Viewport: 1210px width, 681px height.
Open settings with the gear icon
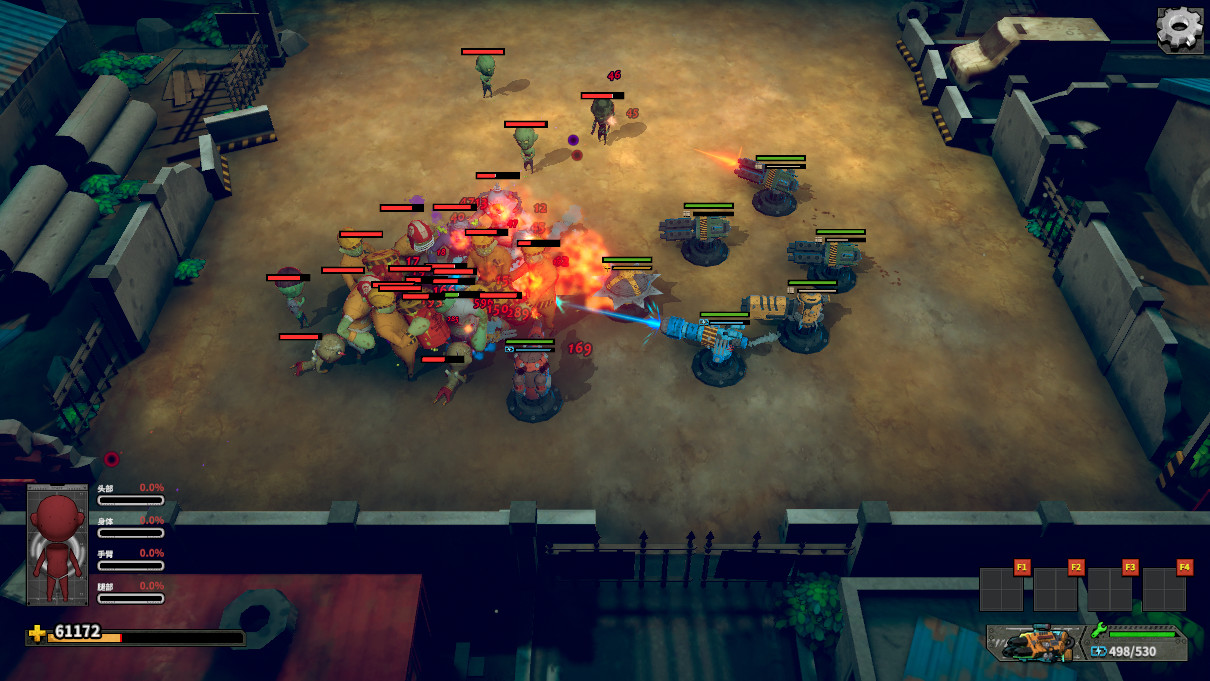point(1180,29)
